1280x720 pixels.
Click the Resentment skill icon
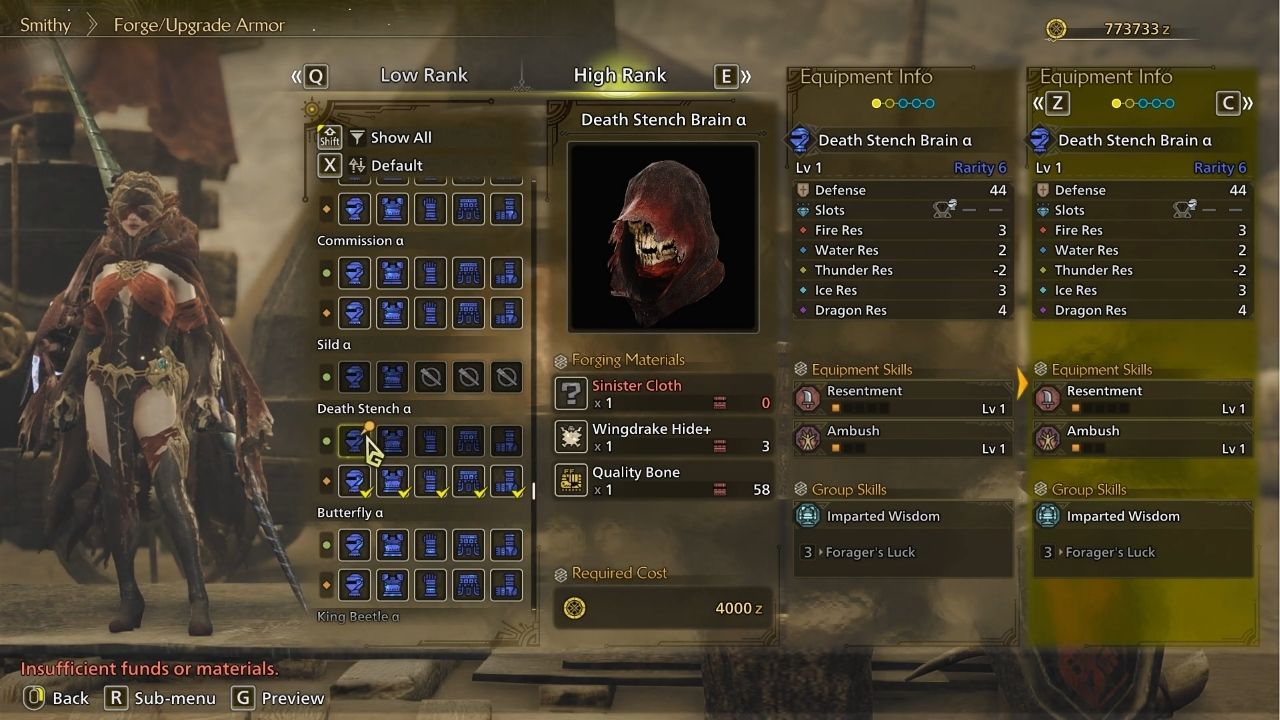pos(806,399)
